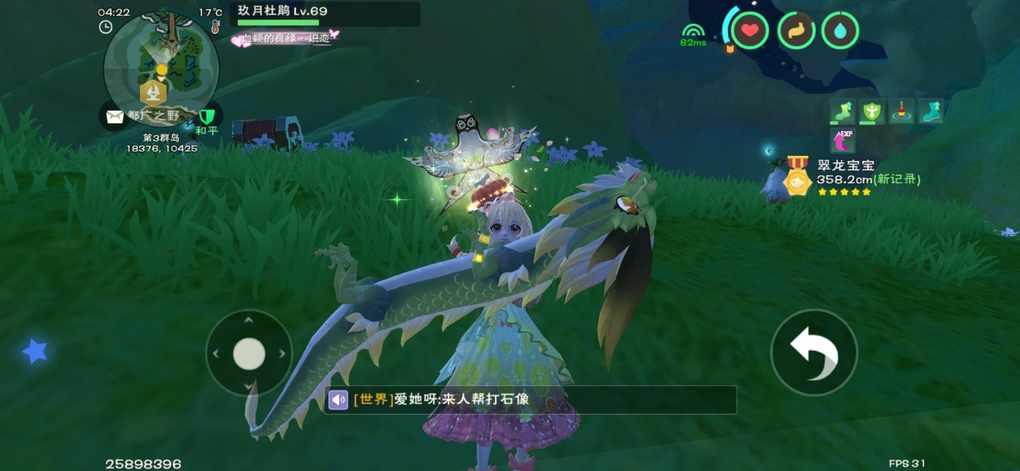Tap the clock icon under the time
Screen dimensions: 1020x471
(x=106, y=27)
